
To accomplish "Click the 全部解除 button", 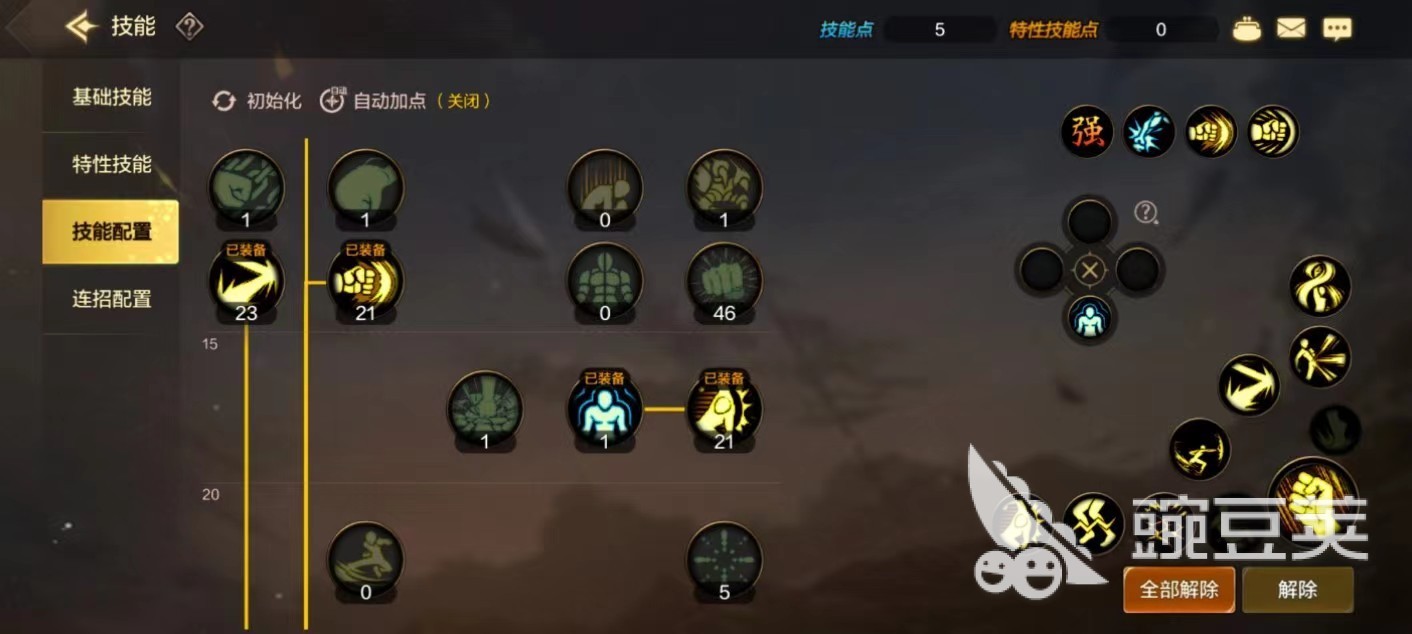I will coord(1179,590).
